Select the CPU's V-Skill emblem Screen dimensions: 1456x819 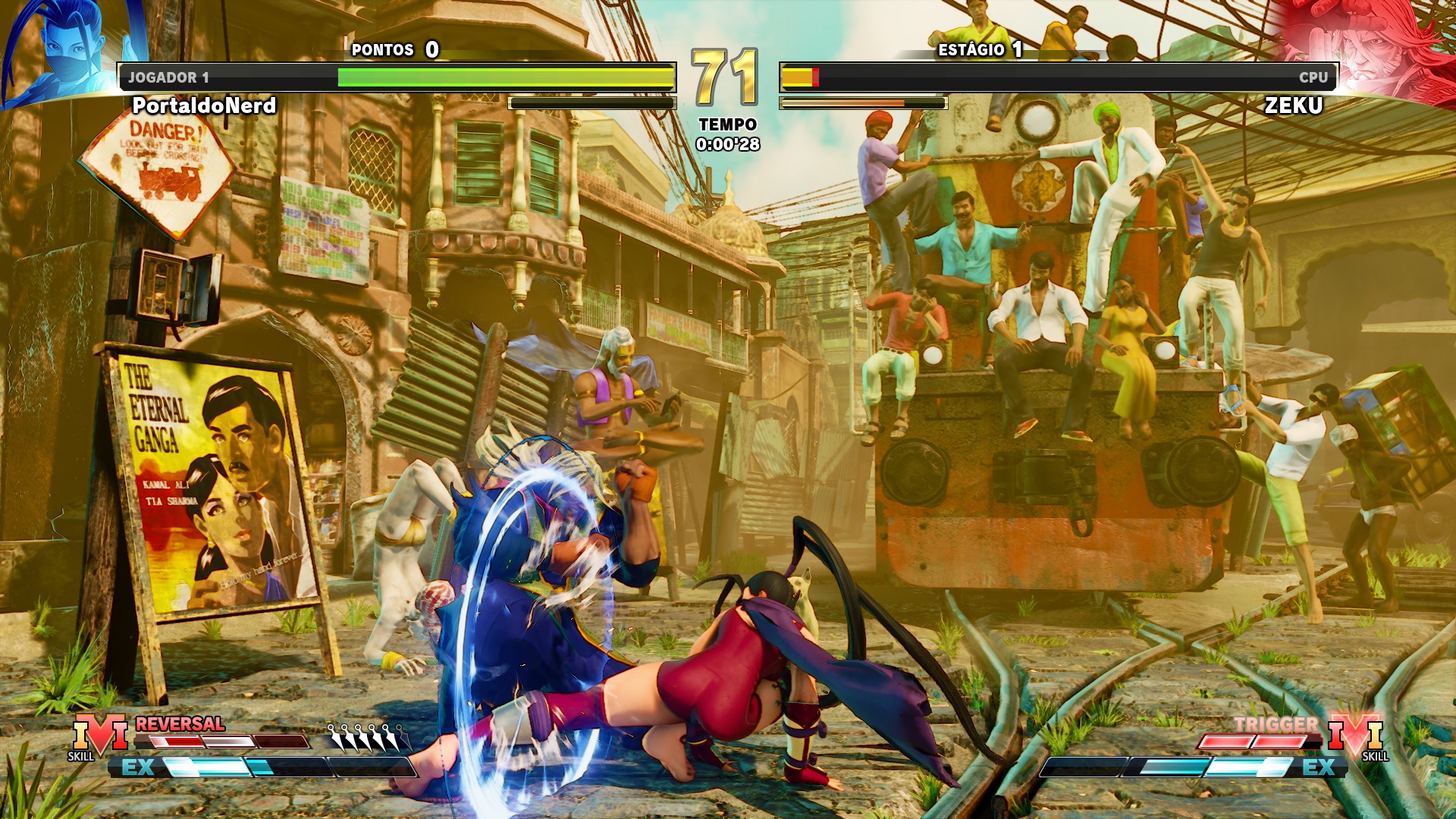(x=1356, y=736)
